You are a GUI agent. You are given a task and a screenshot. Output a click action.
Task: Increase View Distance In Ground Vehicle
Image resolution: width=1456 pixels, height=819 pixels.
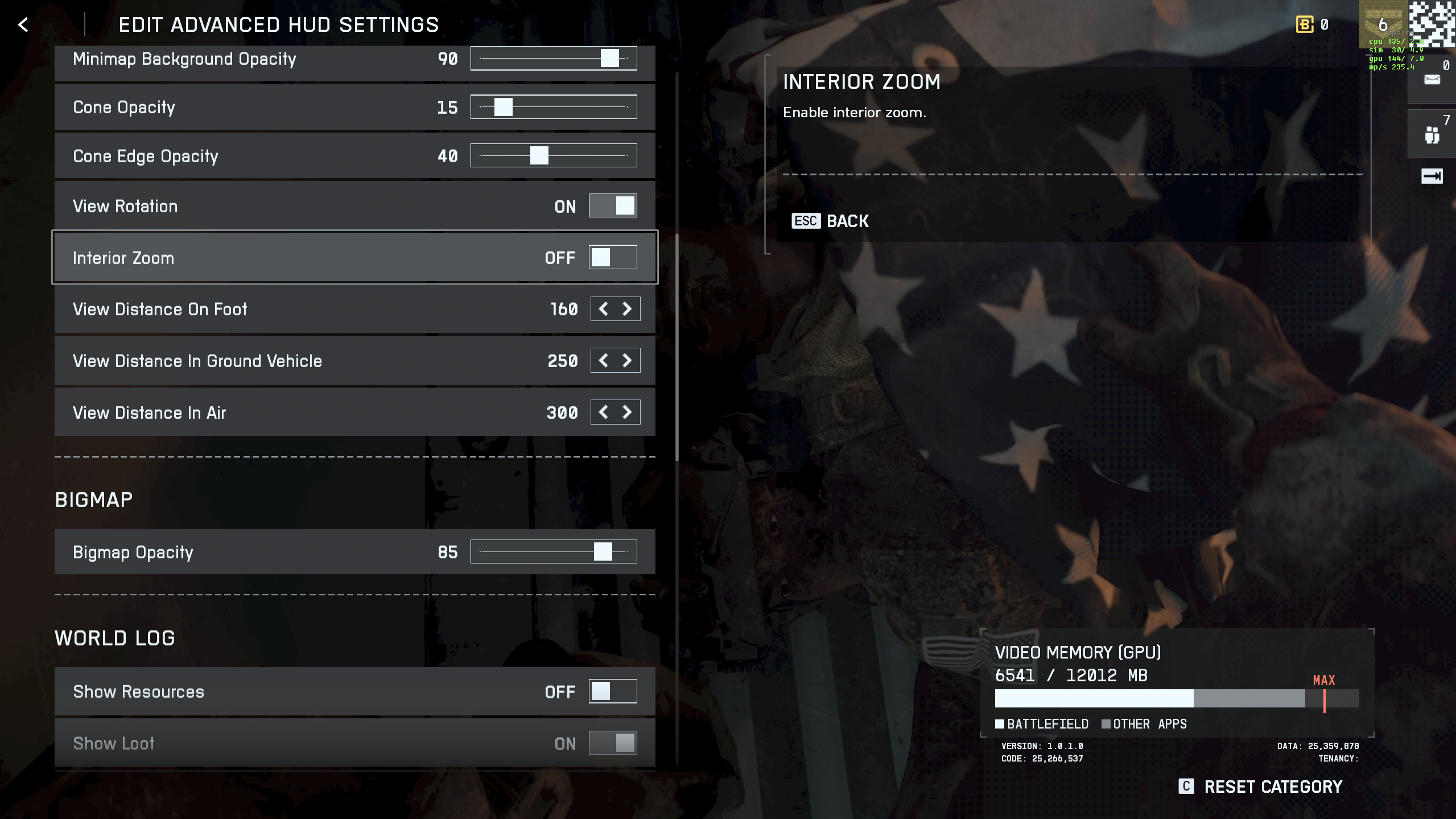pyautogui.click(x=627, y=361)
